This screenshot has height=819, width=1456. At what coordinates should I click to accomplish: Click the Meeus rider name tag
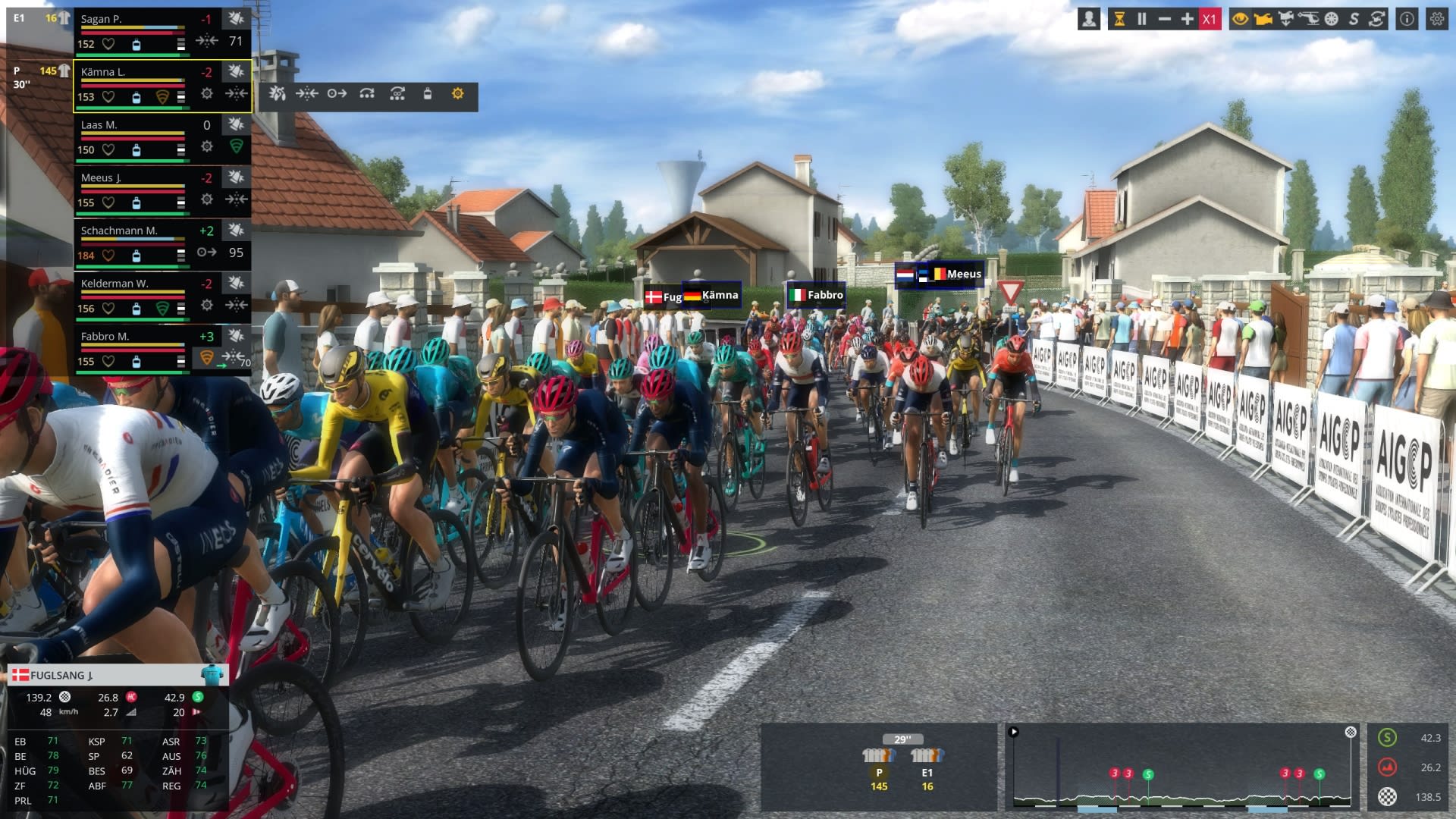click(963, 275)
